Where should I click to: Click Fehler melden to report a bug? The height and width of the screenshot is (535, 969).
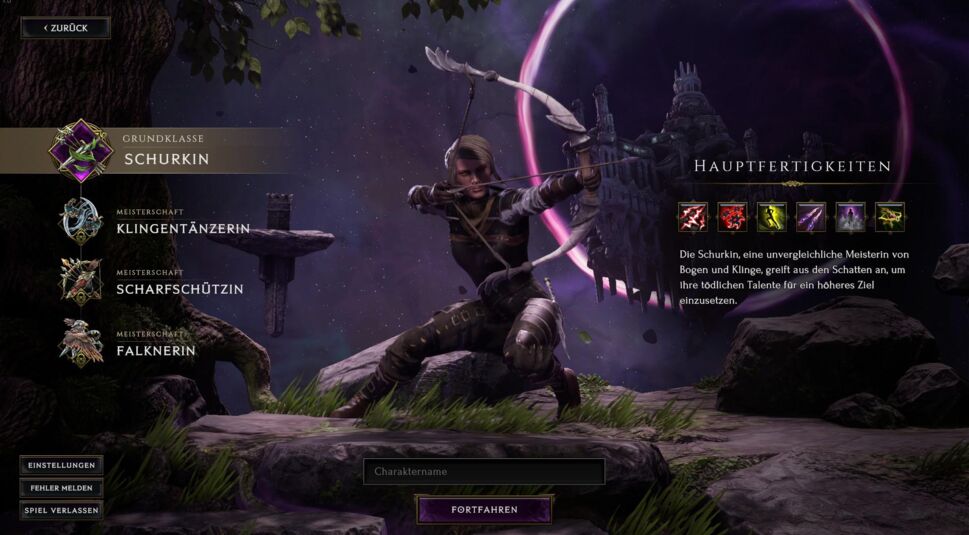[x=61, y=488]
